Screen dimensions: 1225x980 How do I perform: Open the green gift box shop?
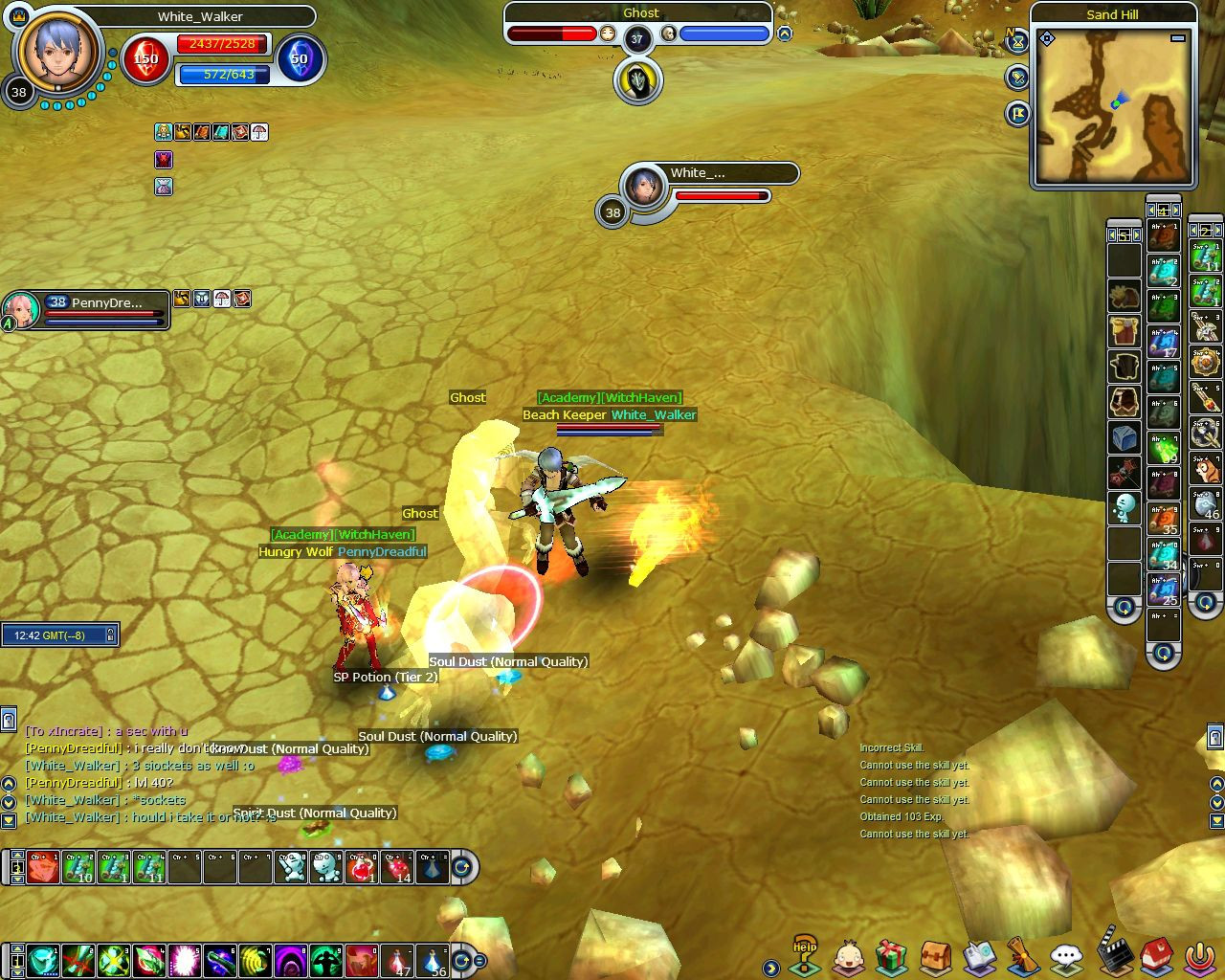891,956
